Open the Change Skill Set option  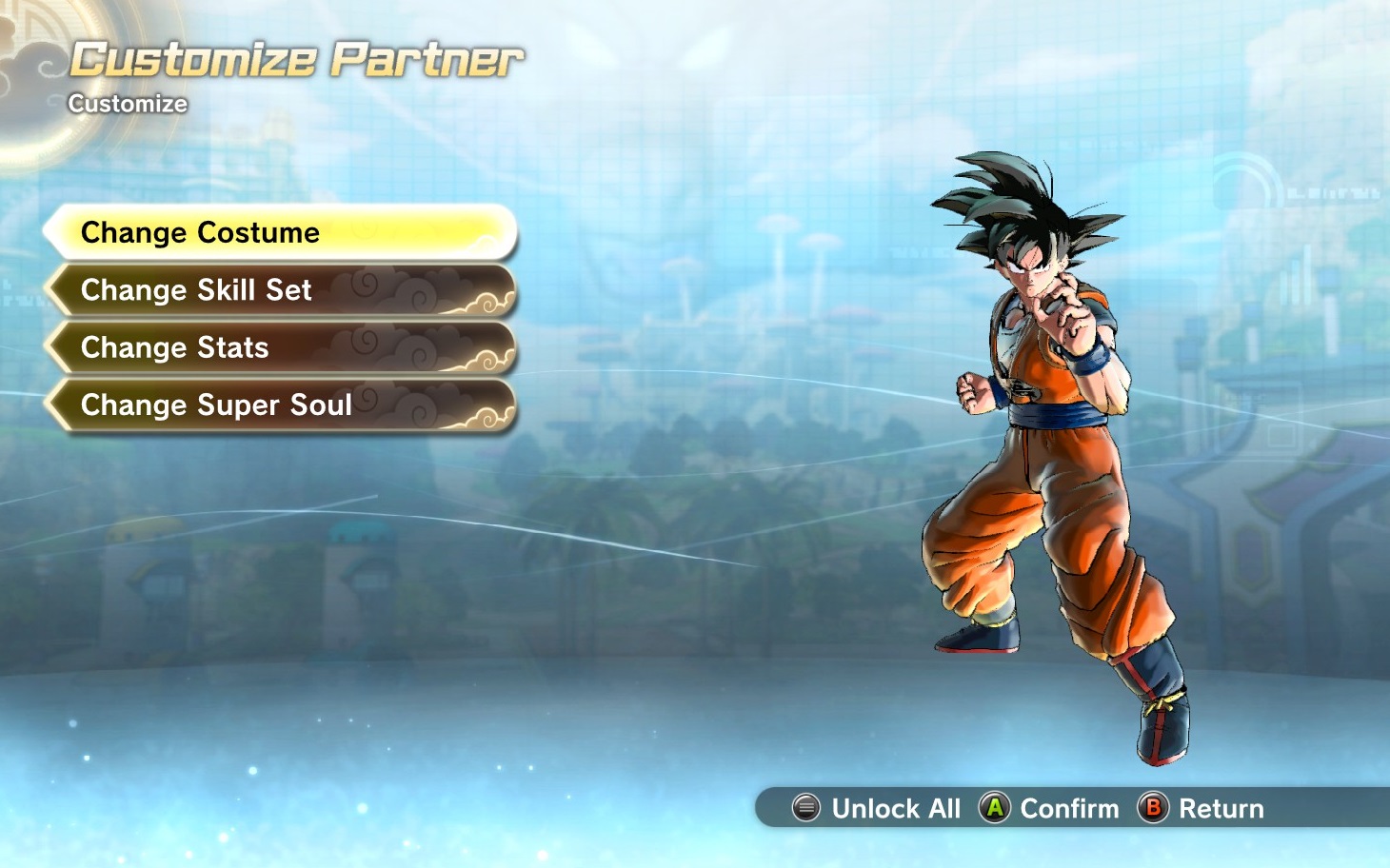[x=281, y=290]
